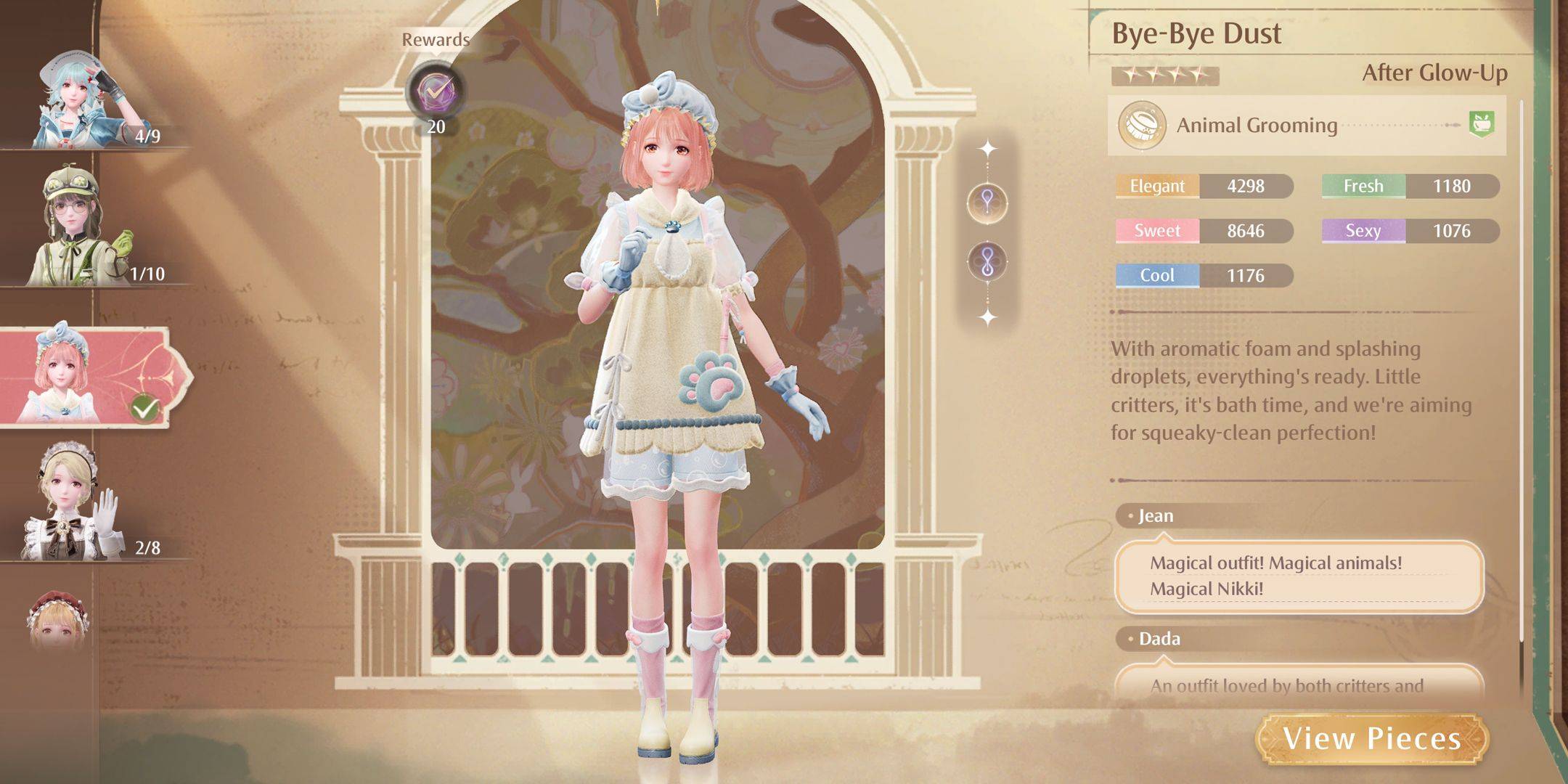
Task: Switch between Before and After Glow-Up states
Action: (1440, 73)
